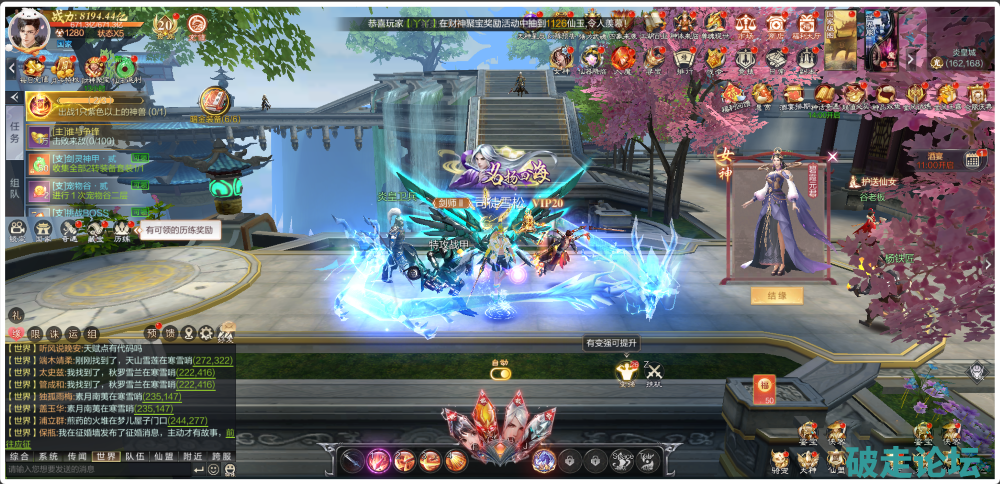
Task: Switch chat to the 世界 channel tab
Action: [x=106, y=456]
